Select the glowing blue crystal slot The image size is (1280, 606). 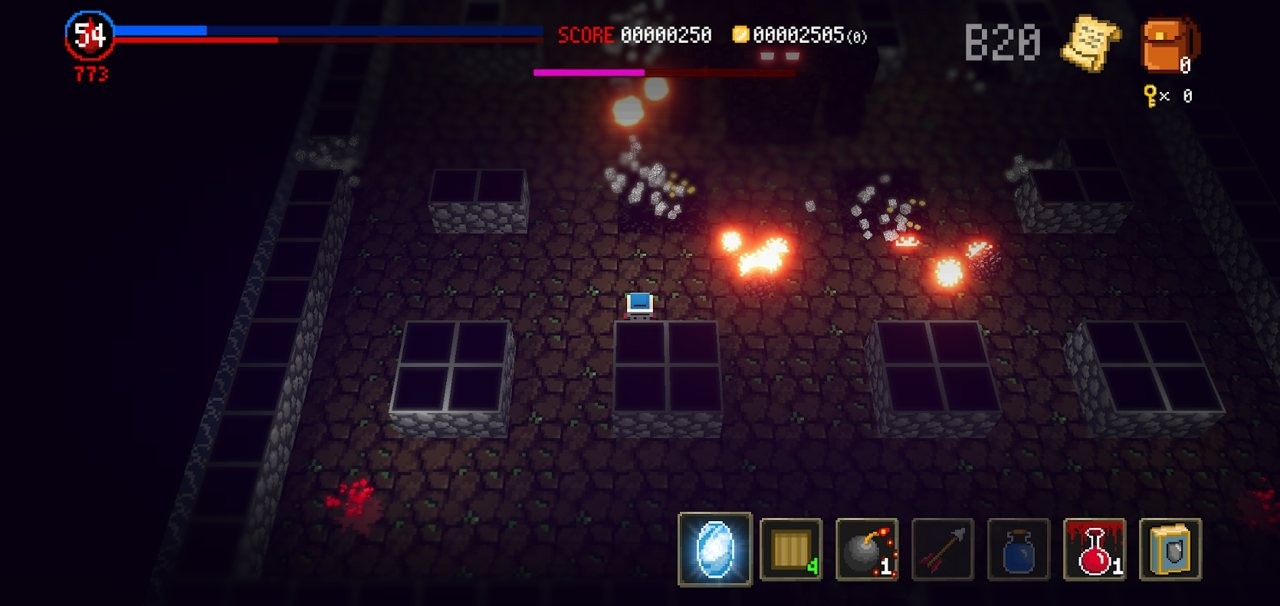(715, 549)
